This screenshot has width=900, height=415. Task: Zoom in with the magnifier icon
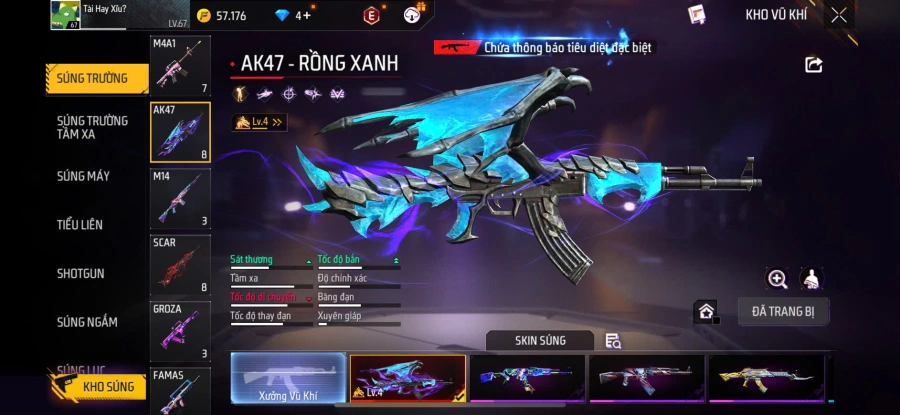click(x=777, y=279)
